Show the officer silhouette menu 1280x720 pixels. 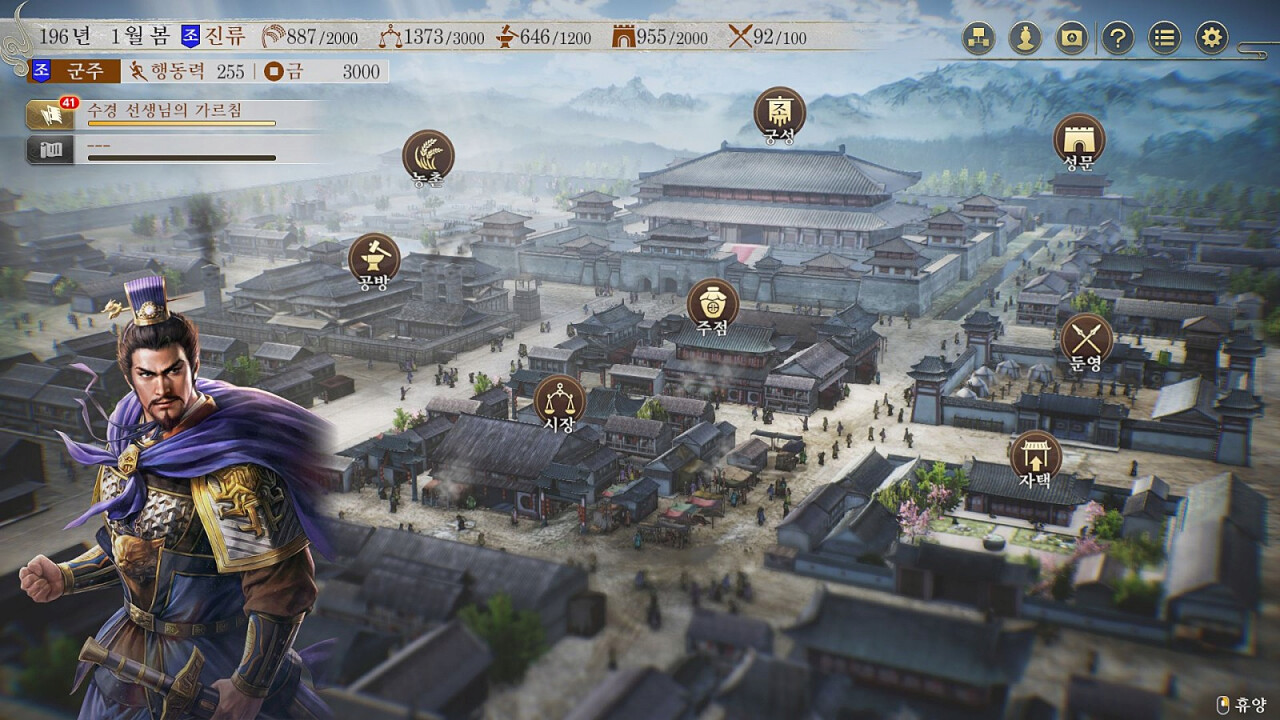point(1025,39)
